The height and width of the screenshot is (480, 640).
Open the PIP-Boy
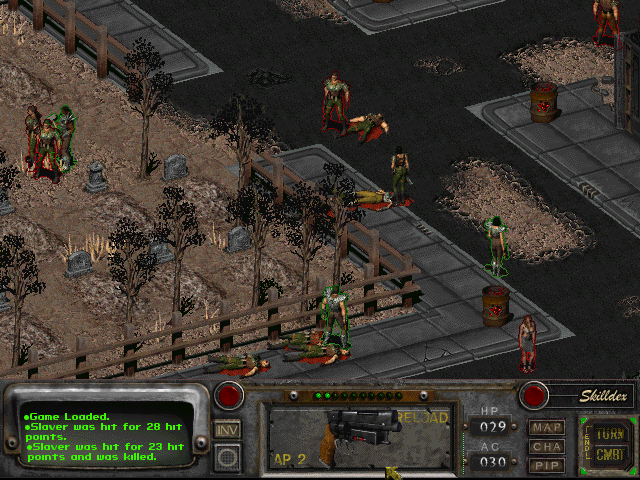[547, 465]
